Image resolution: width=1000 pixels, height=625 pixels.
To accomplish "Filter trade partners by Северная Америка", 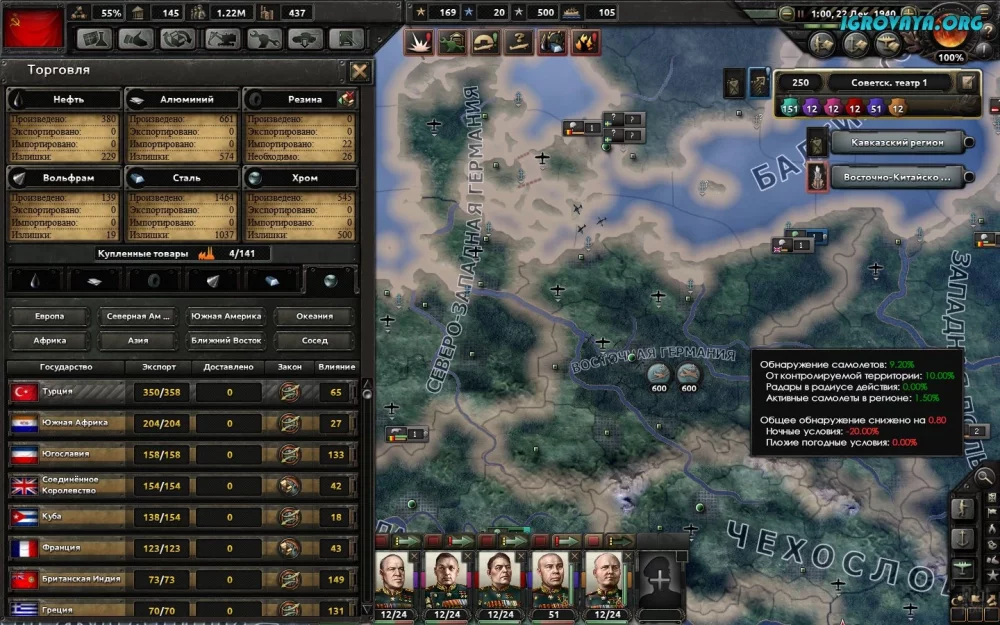I will 138,316.
